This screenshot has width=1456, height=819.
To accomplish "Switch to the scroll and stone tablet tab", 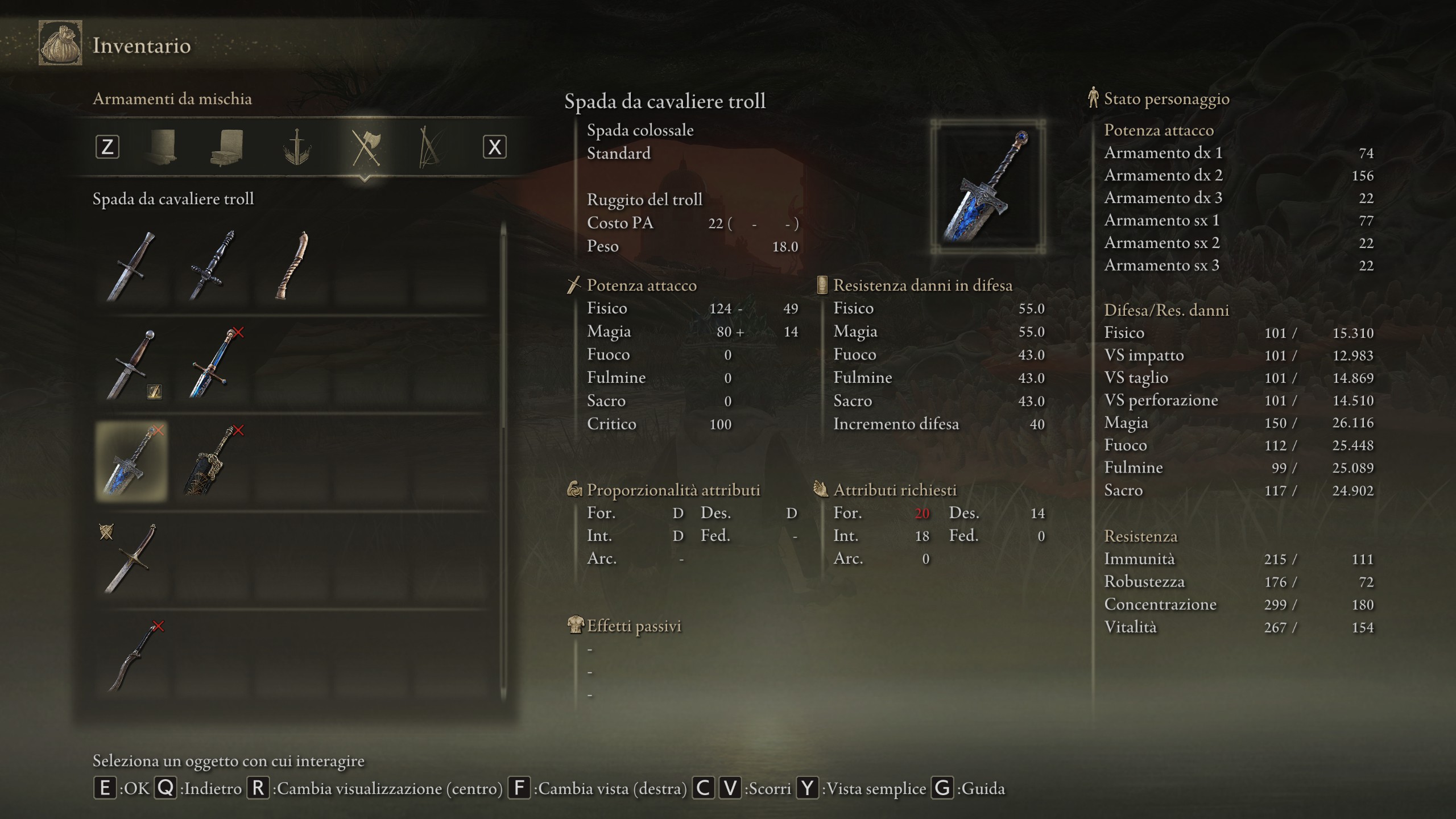I will coord(160,147).
